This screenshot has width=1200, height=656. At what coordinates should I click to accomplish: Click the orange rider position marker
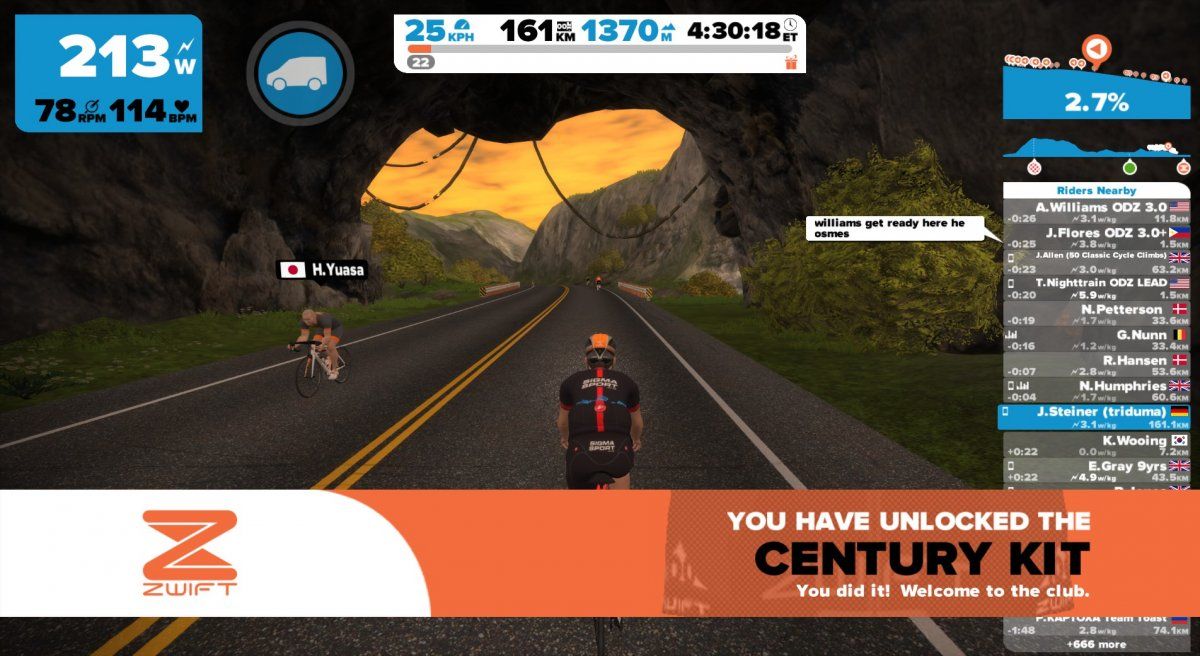coord(1097,48)
